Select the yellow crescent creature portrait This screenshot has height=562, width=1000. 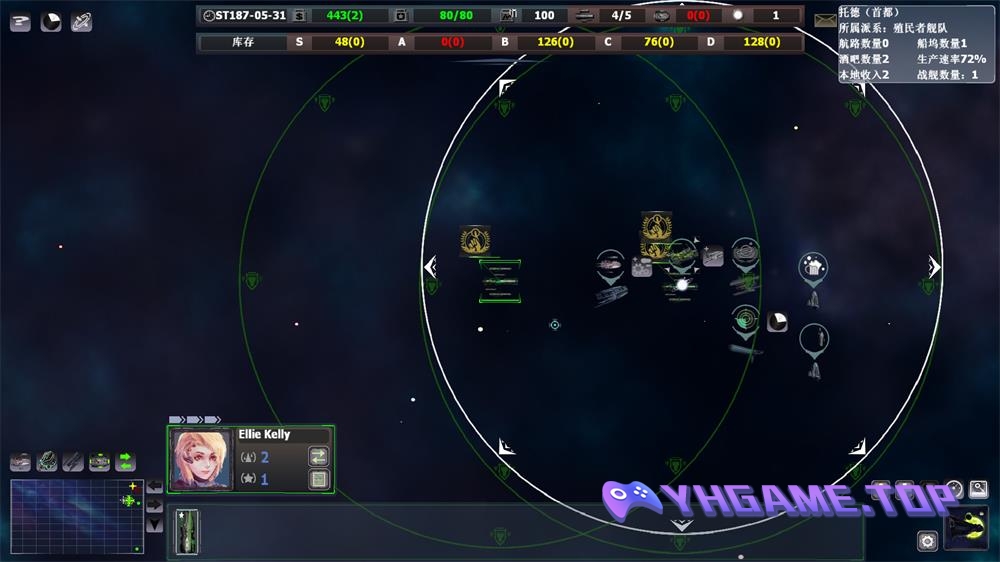click(x=966, y=529)
